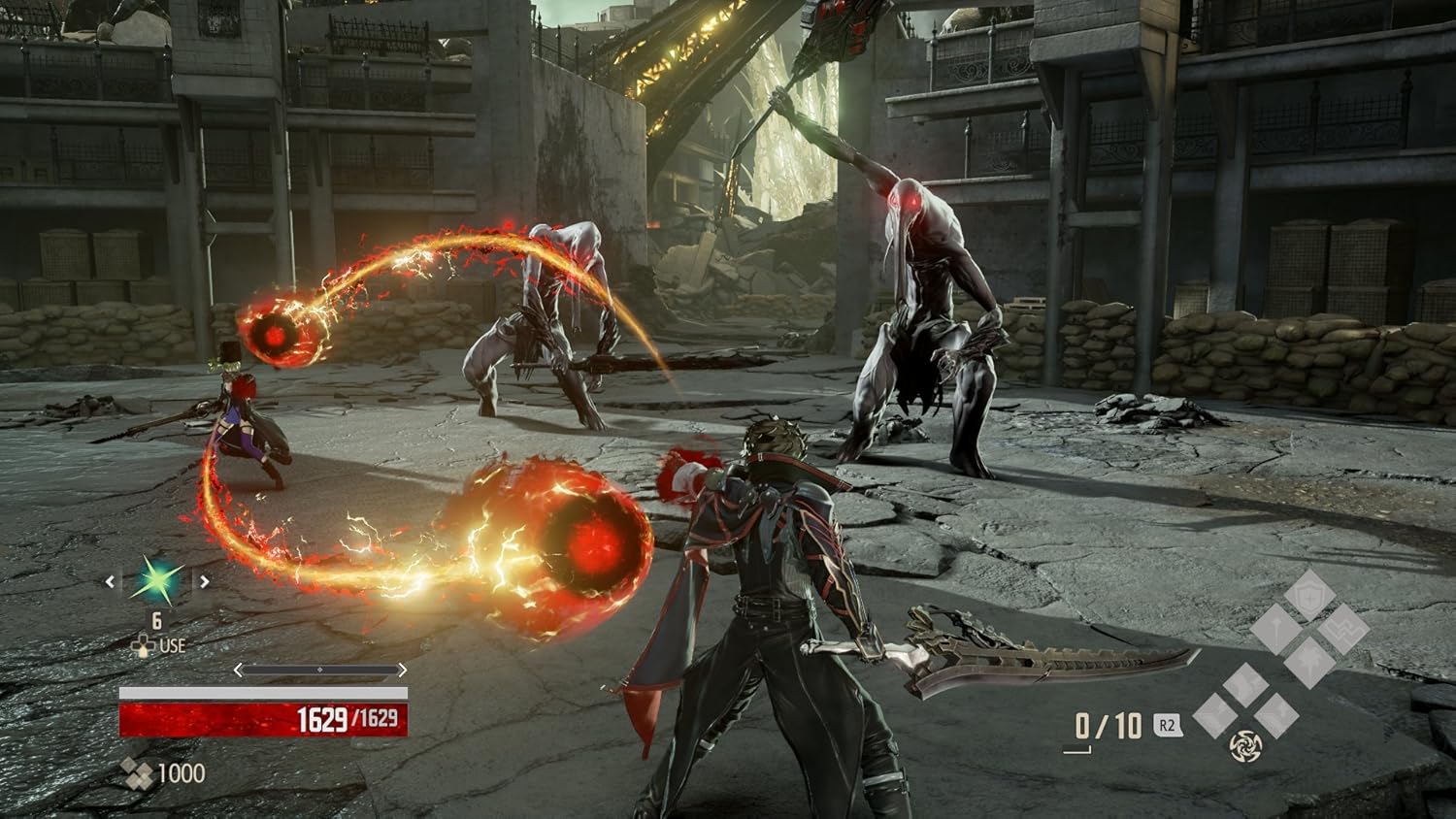This screenshot has width=1456, height=819.
Task: Click the right chevron on the focus gauge
Action: (402, 670)
